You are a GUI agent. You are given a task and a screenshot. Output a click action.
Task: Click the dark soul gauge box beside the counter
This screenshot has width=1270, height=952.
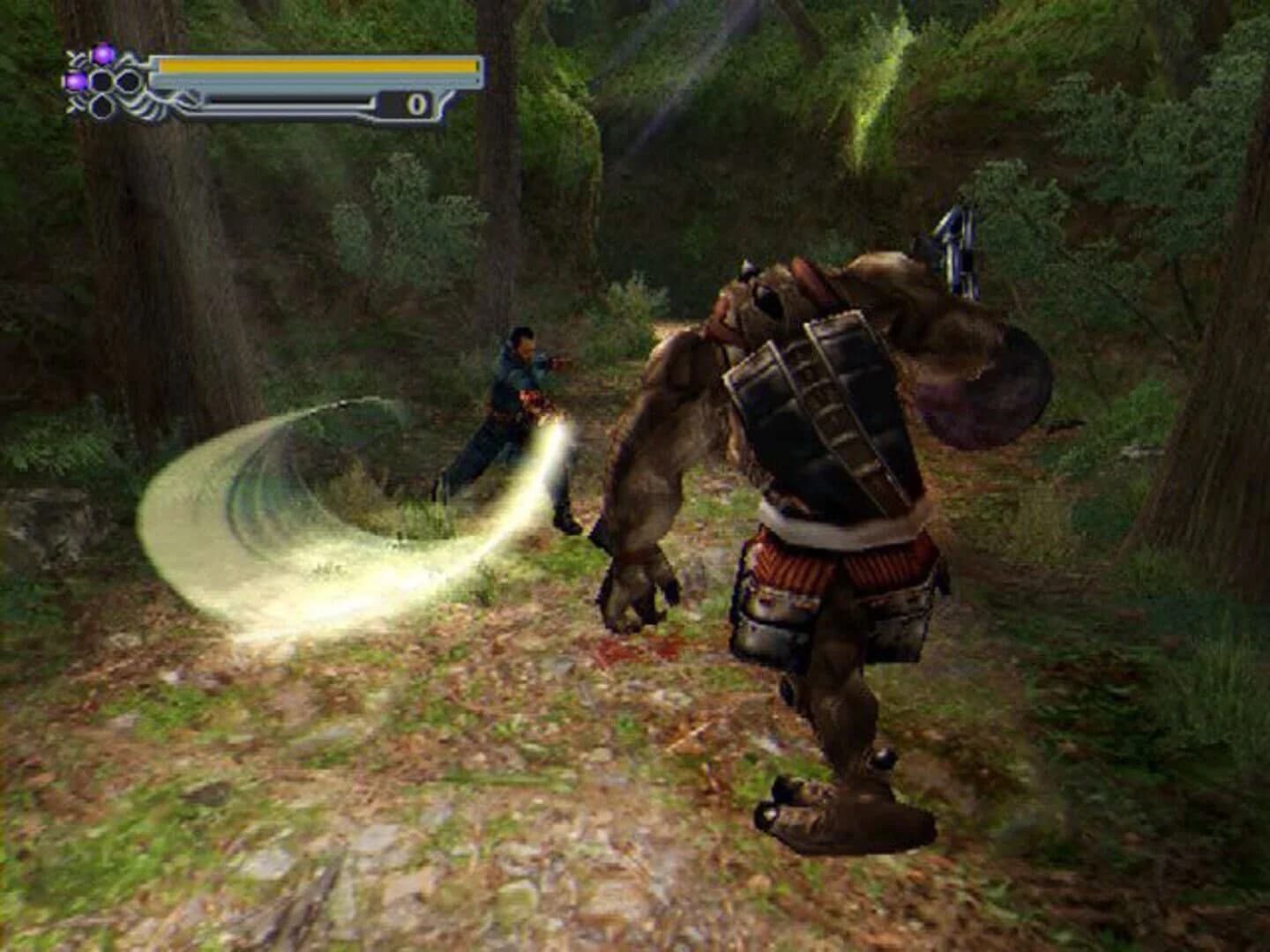tap(392, 101)
